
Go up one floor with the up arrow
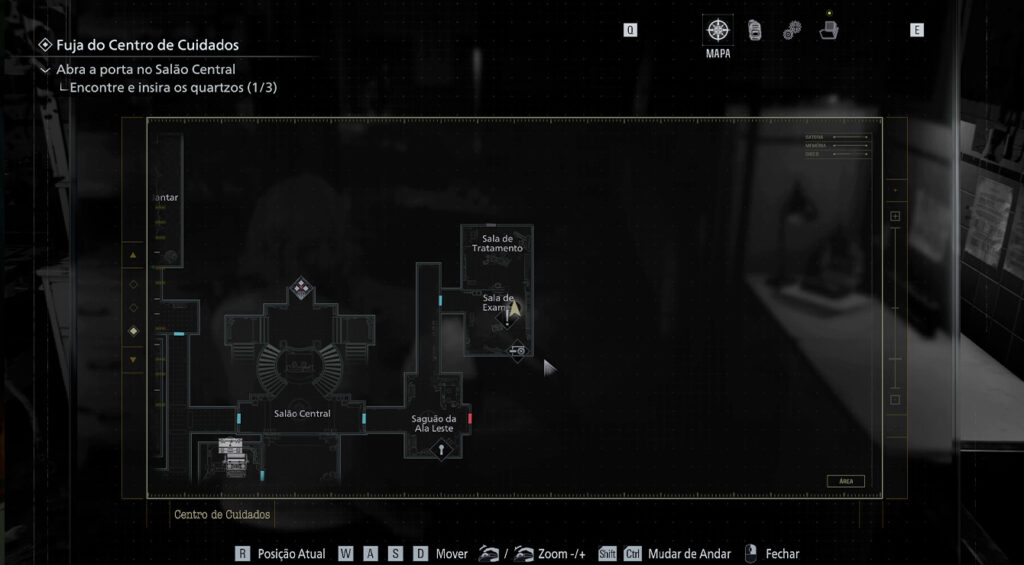click(133, 256)
